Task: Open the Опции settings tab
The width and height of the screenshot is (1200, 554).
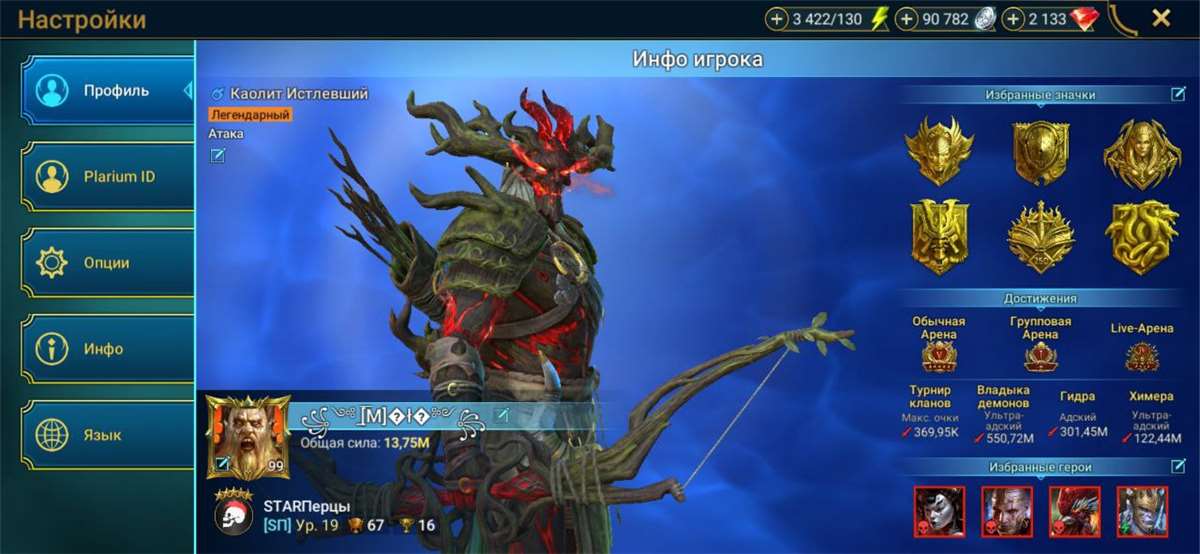Action: pyautogui.click(x=108, y=263)
